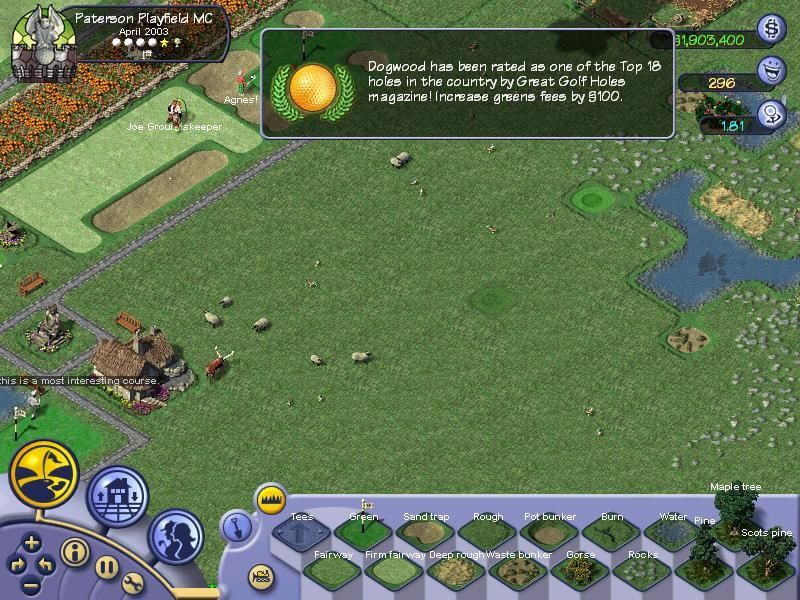Image resolution: width=800 pixels, height=600 pixels.
Task: Open the wrench options menu
Action: [x=134, y=583]
